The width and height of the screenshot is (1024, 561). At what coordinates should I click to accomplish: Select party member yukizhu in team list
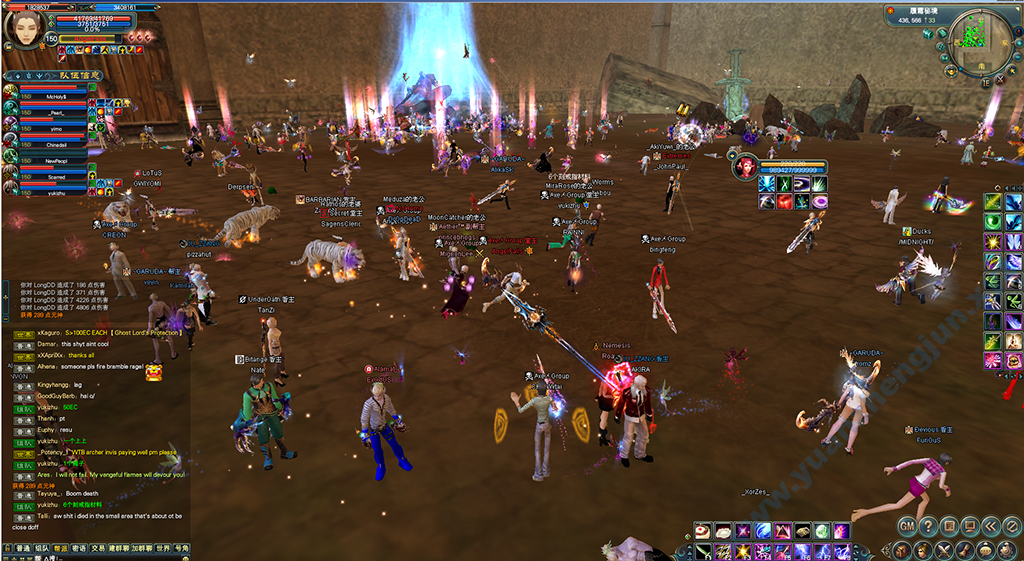[56, 193]
